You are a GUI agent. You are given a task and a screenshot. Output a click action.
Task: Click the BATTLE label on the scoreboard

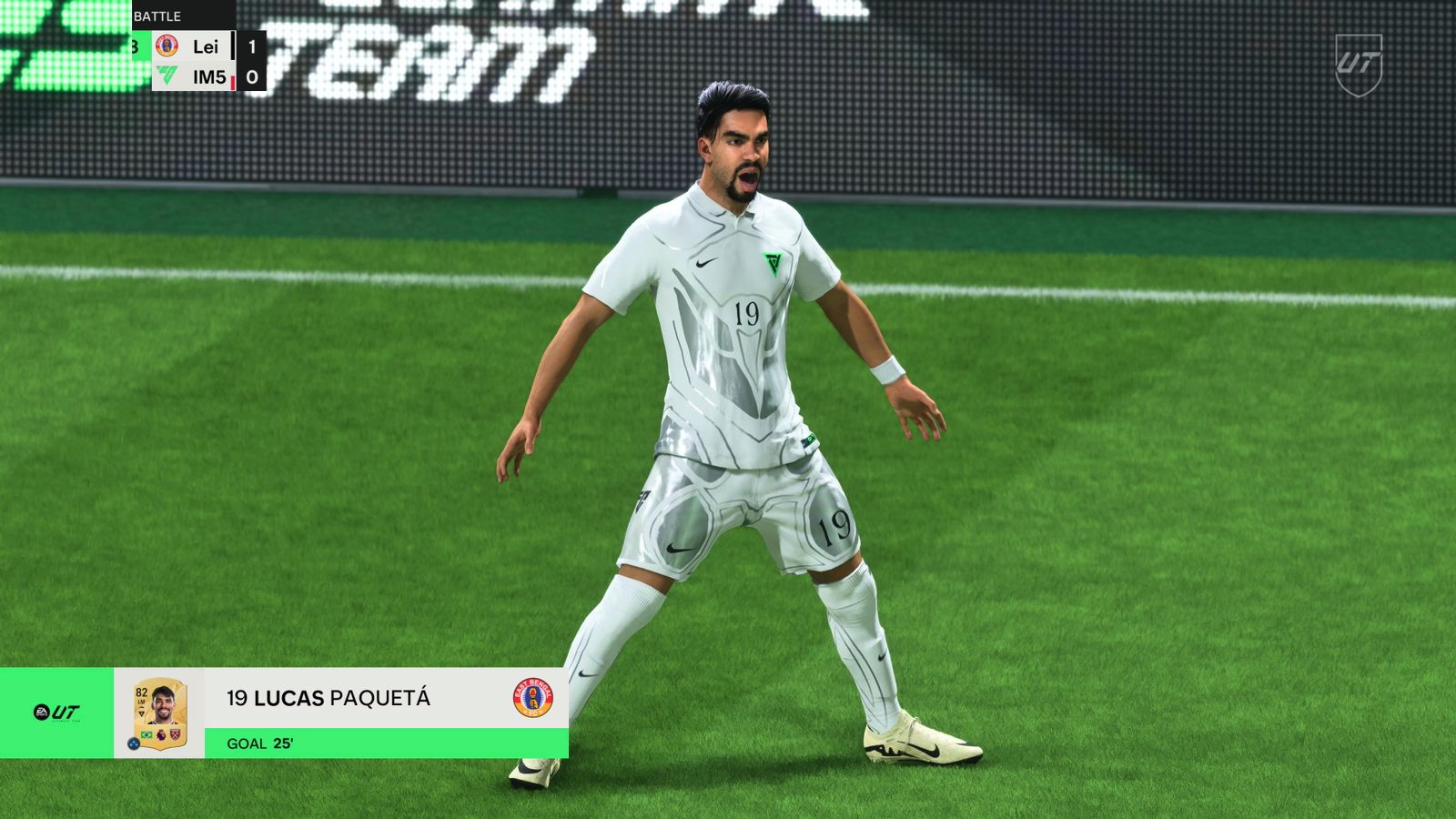pyautogui.click(x=158, y=15)
